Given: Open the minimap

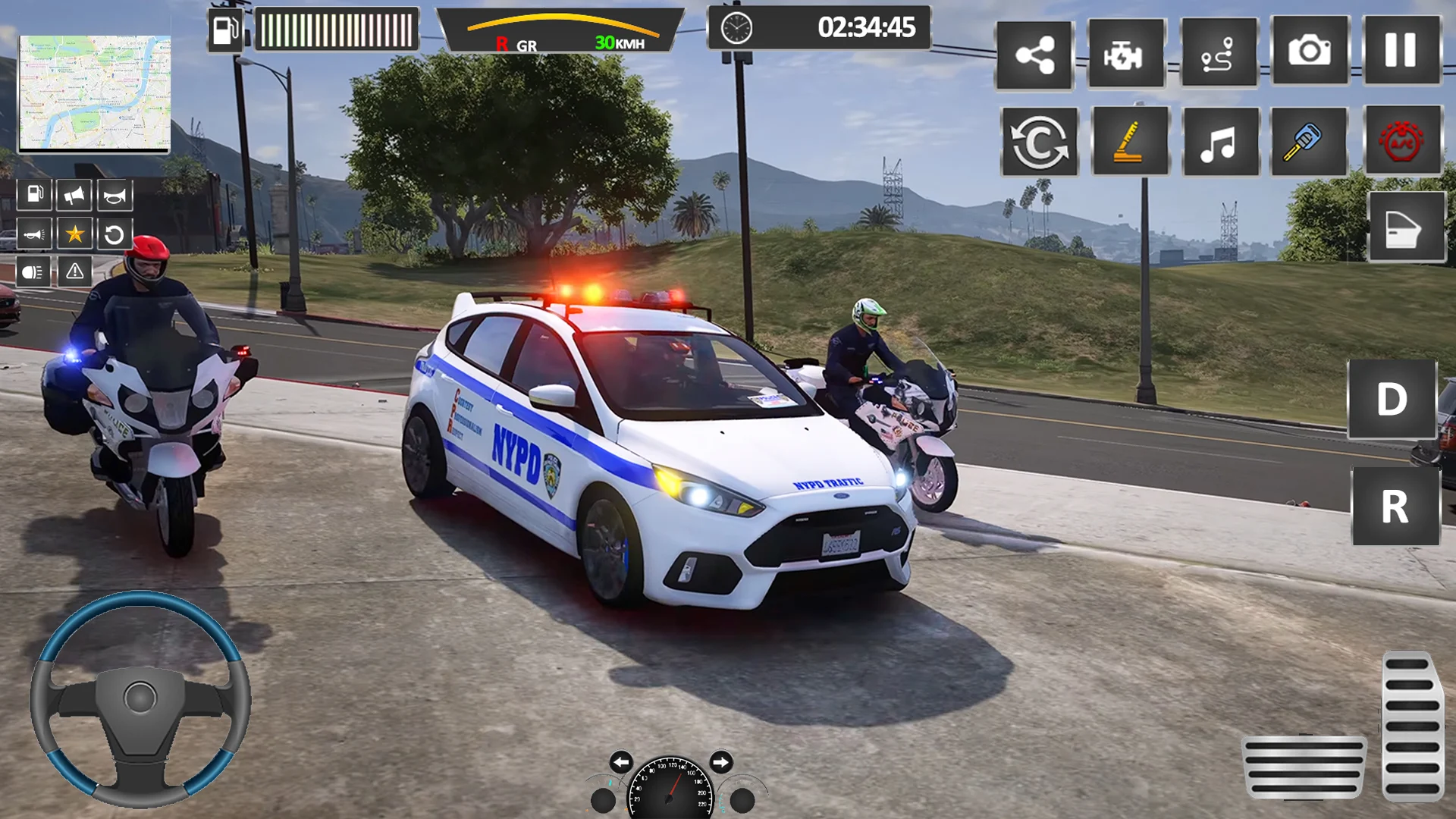Looking at the screenshot, I should click(x=95, y=93).
